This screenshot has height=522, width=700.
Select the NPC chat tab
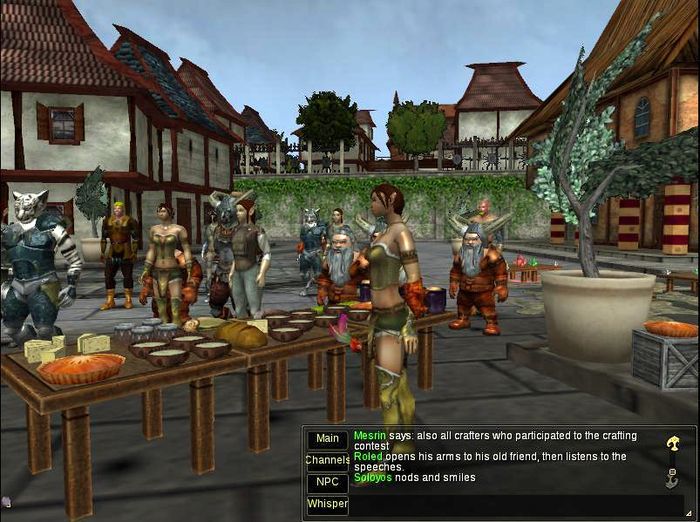click(x=326, y=483)
